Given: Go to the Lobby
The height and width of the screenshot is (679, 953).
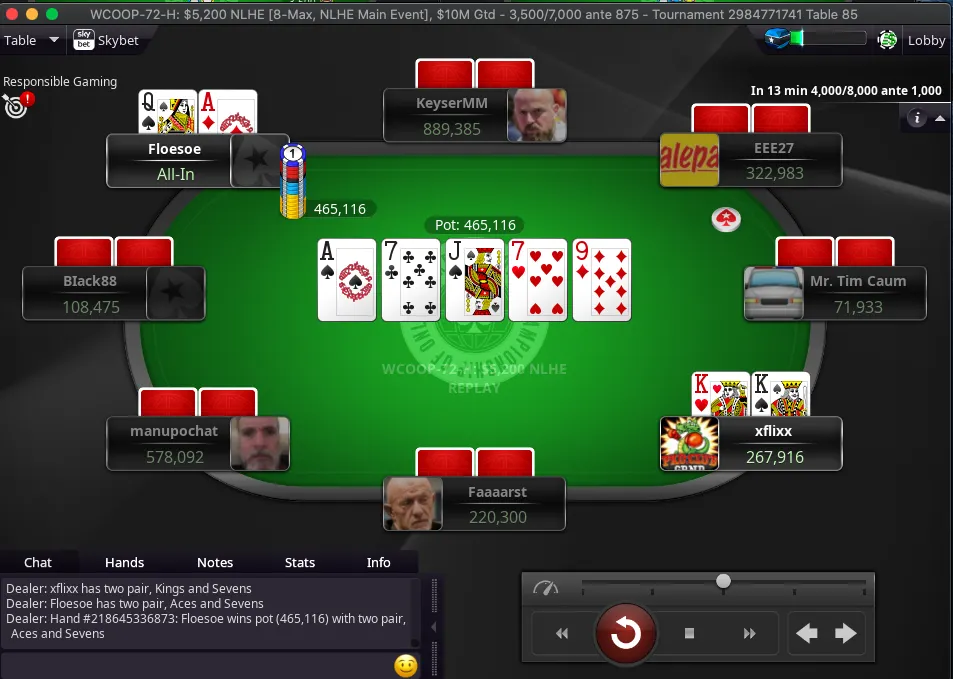Looking at the screenshot, I should click(926, 41).
